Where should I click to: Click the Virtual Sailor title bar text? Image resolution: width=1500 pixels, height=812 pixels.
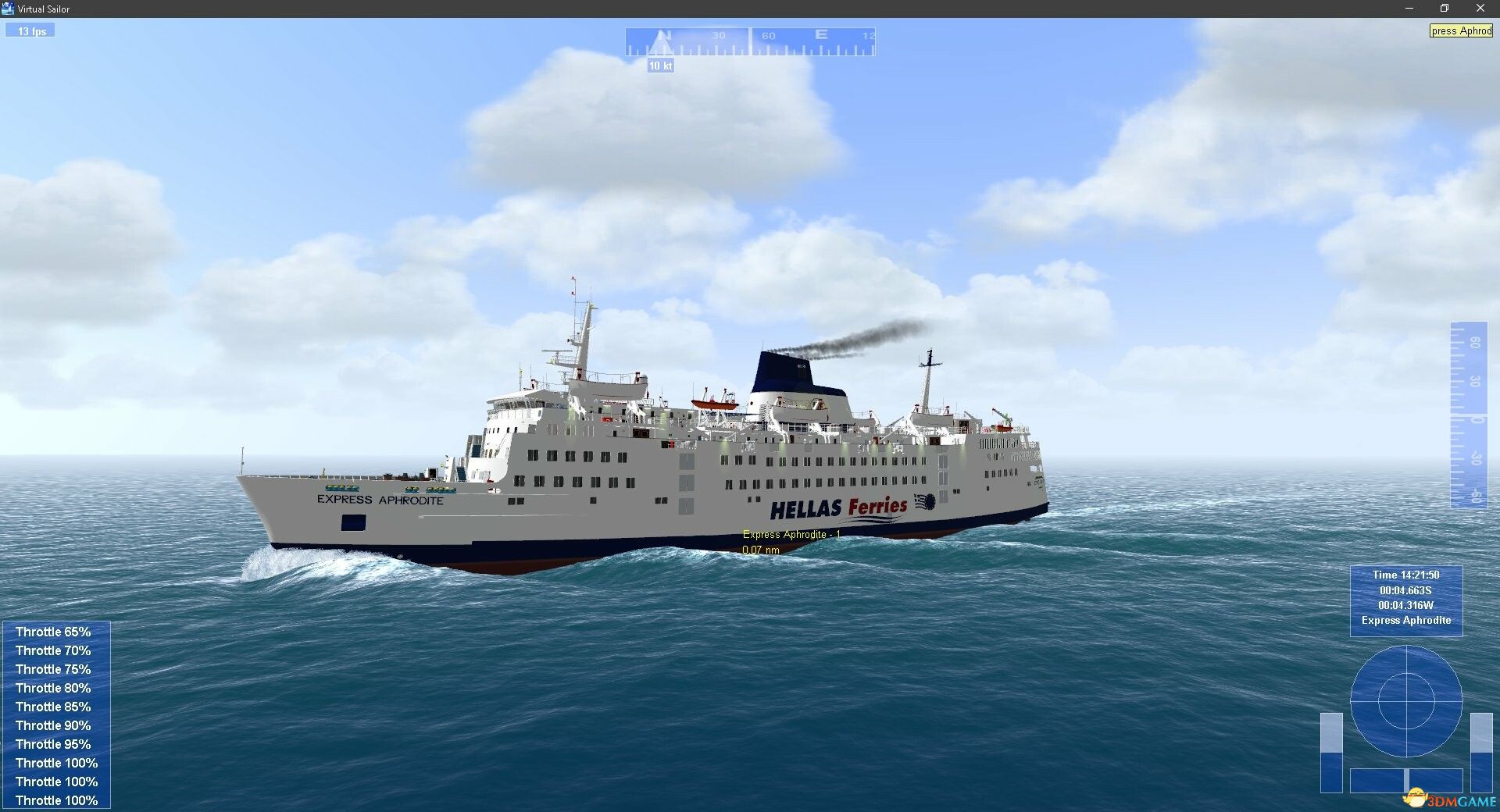click(43, 9)
